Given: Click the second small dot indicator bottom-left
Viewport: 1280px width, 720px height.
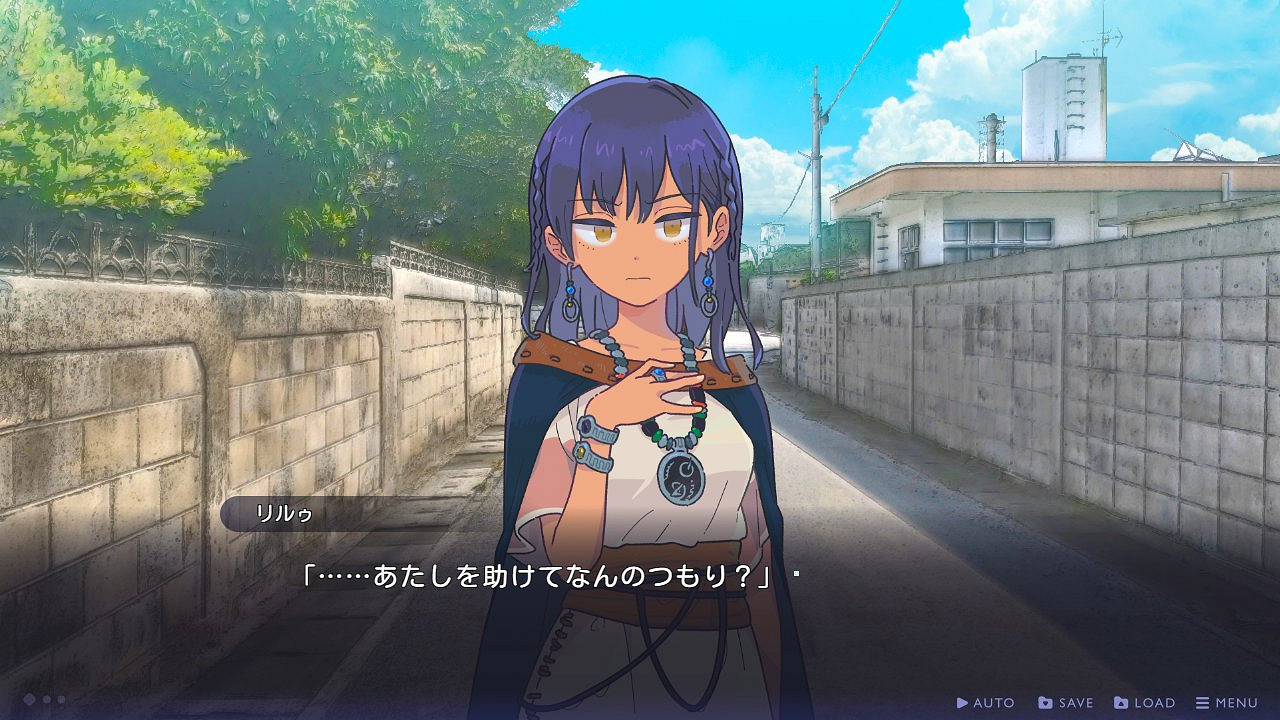Looking at the screenshot, I should pyautogui.click(x=61, y=700).
